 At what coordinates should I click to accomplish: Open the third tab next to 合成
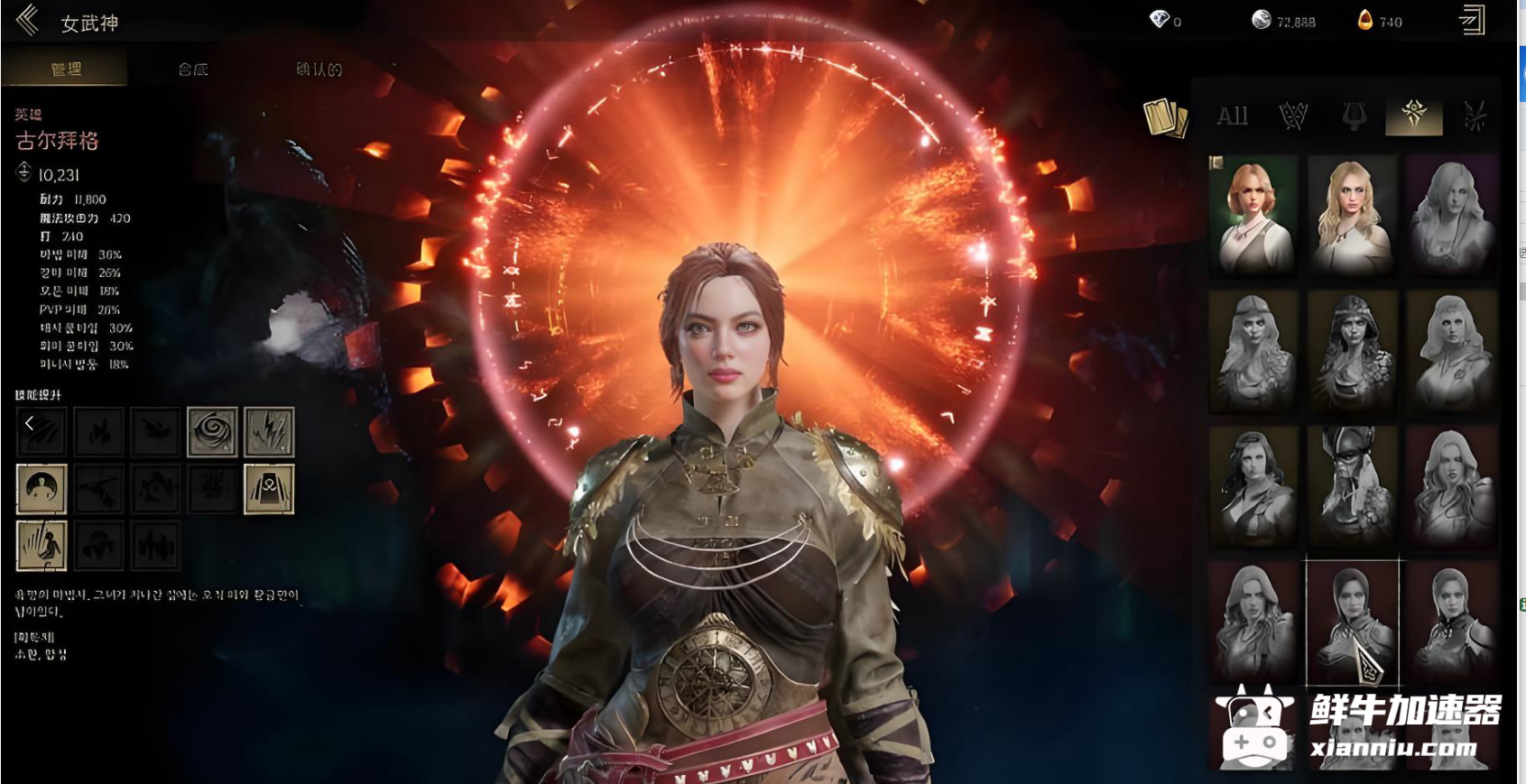(319, 69)
